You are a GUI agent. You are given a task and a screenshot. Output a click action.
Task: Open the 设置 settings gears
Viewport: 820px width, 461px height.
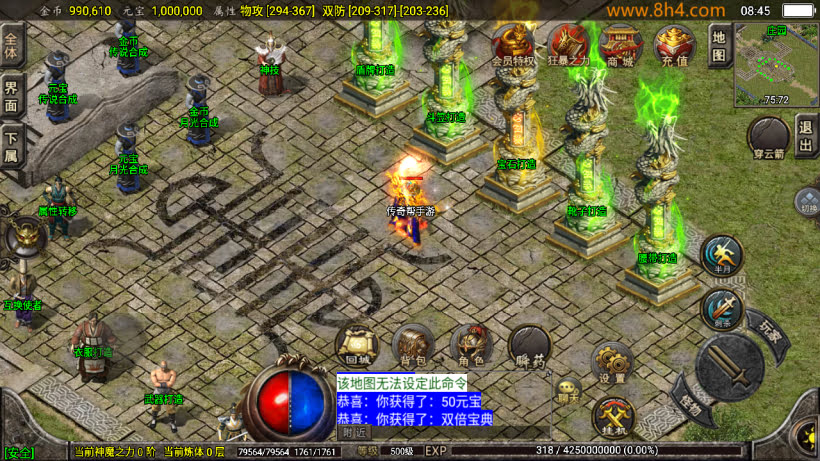click(612, 362)
